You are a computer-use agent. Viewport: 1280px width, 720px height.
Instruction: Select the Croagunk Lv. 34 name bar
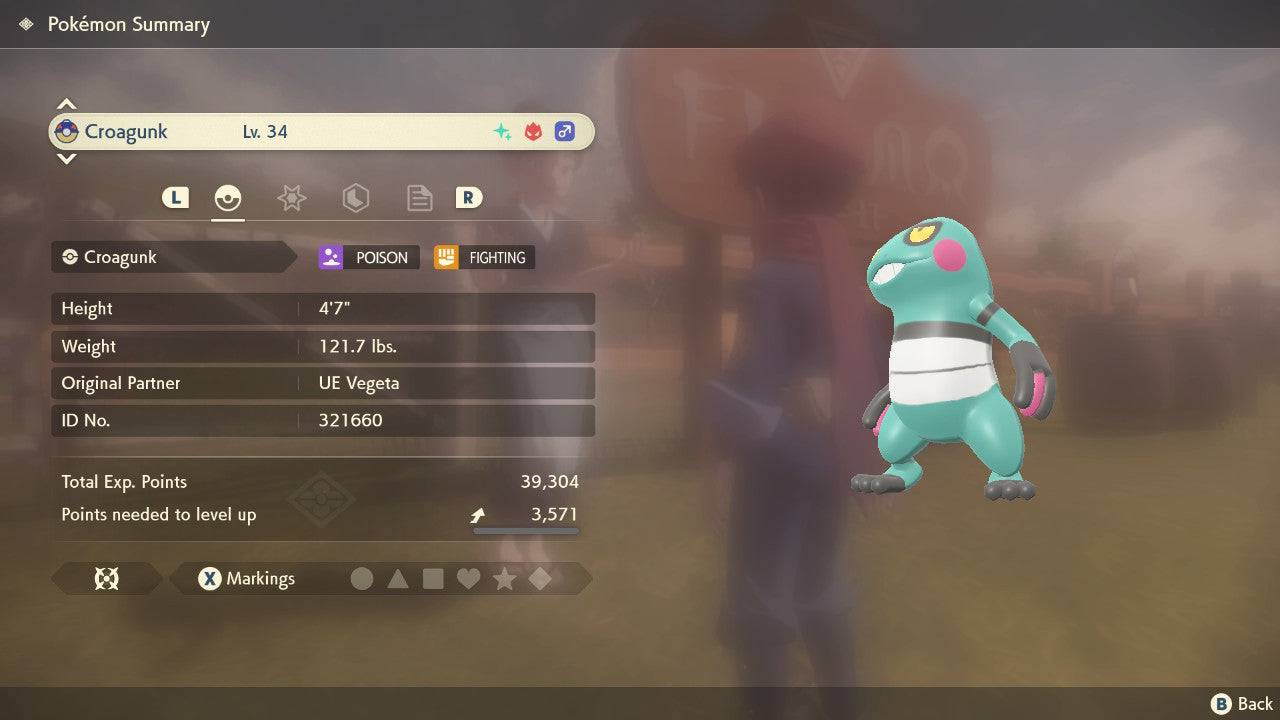click(321, 131)
